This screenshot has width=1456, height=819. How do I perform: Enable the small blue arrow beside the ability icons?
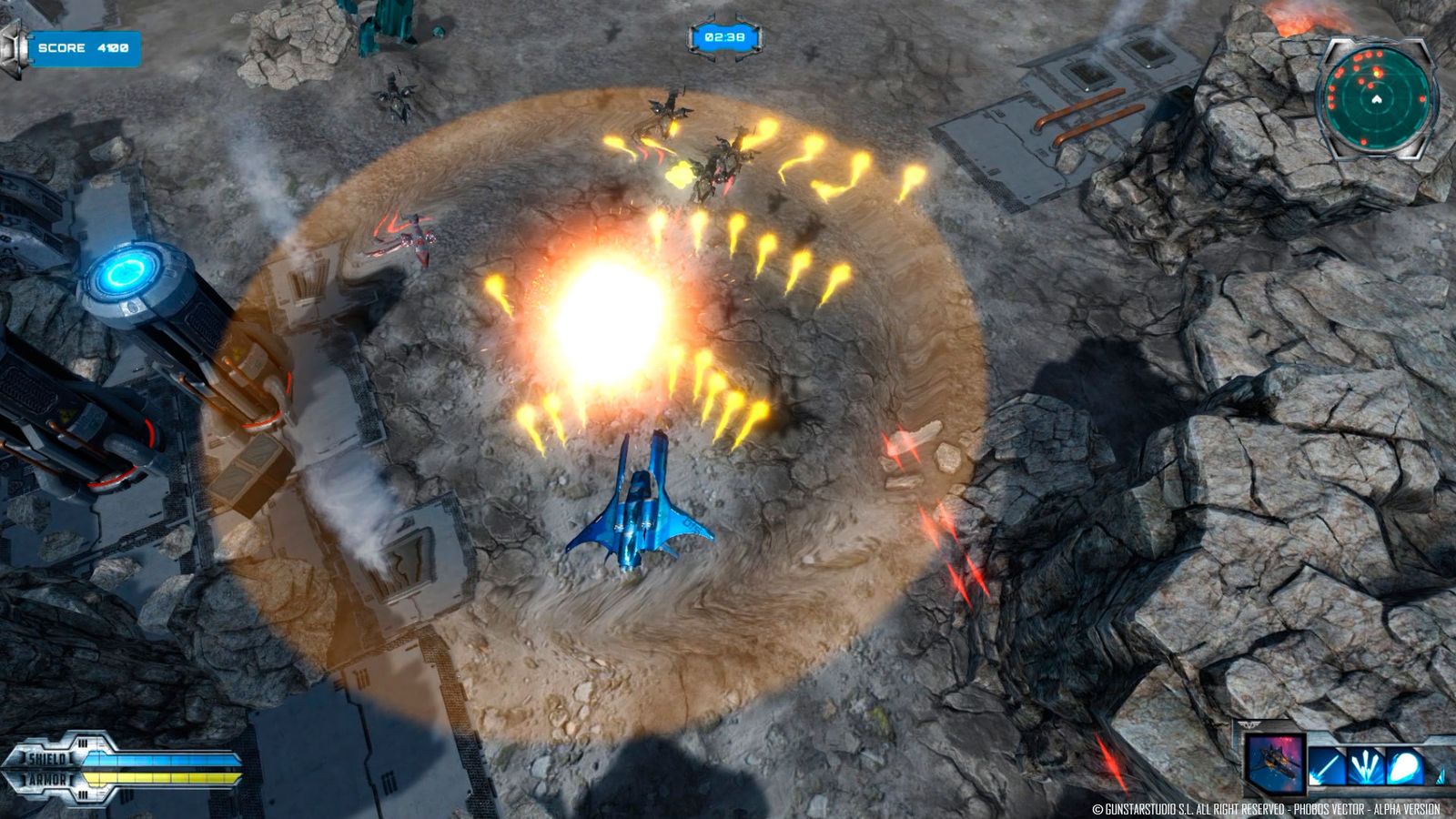pyautogui.click(x=1440, y=775)
